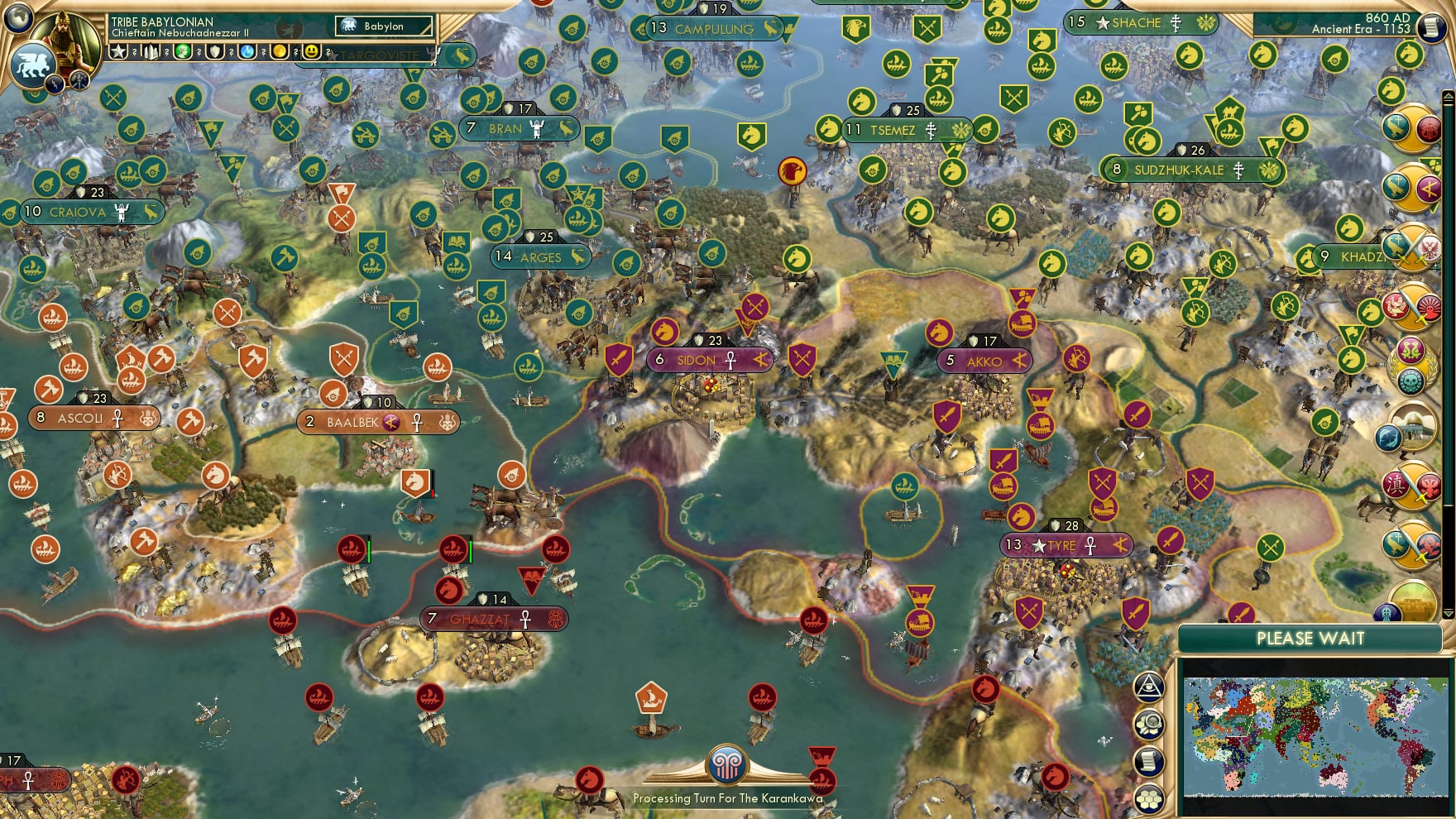Click the winged-lion emblem under the leader portrait
The height and width of the screenshot is (819, 1456).
[x=31, y=63]
